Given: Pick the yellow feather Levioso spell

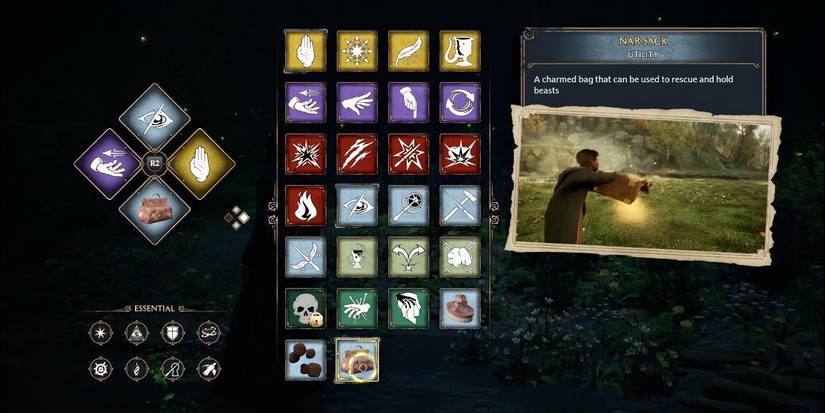Looking at the screenshot, I should (x=408, y=50).
